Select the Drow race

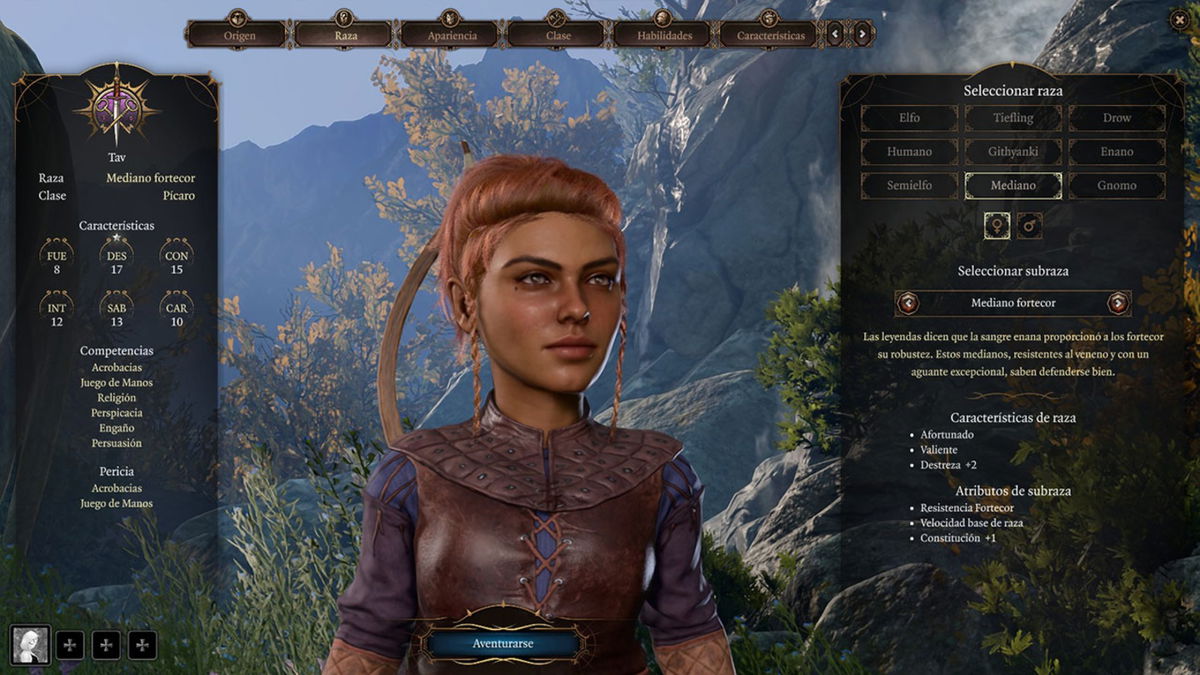pyautogui.click(x=1117, y=118)
